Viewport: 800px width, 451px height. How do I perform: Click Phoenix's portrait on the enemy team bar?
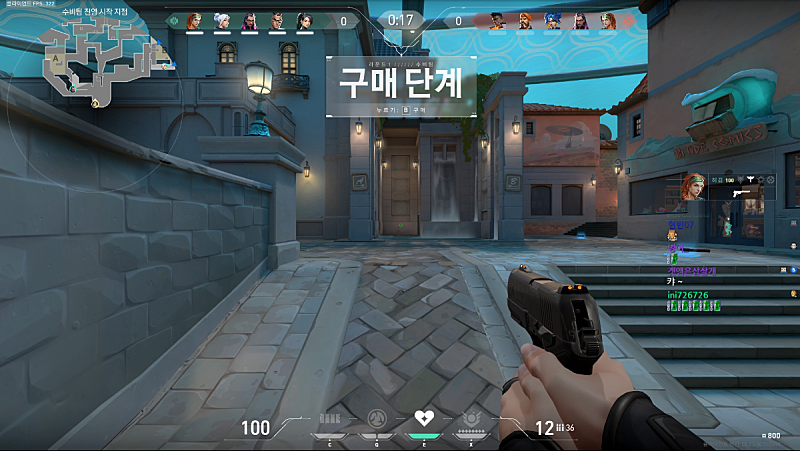click(496, 20)
